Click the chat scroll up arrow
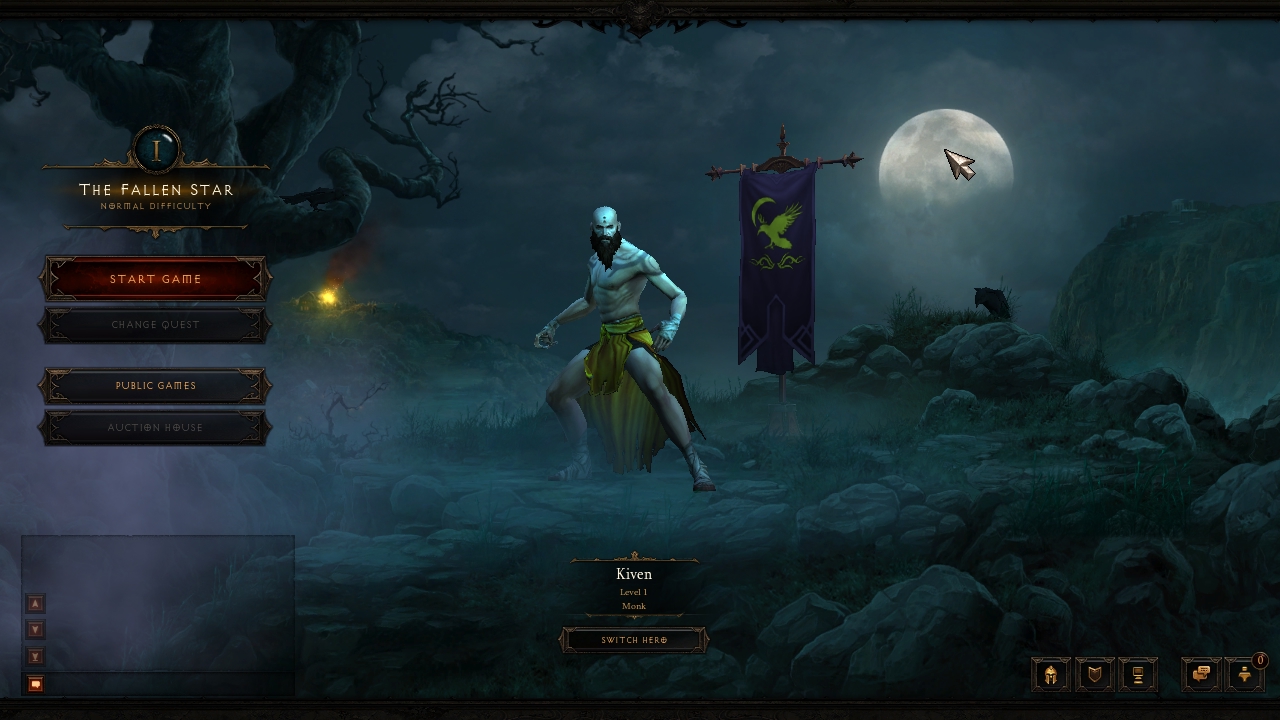This screenshot has width=1280, height=720. 36,603
